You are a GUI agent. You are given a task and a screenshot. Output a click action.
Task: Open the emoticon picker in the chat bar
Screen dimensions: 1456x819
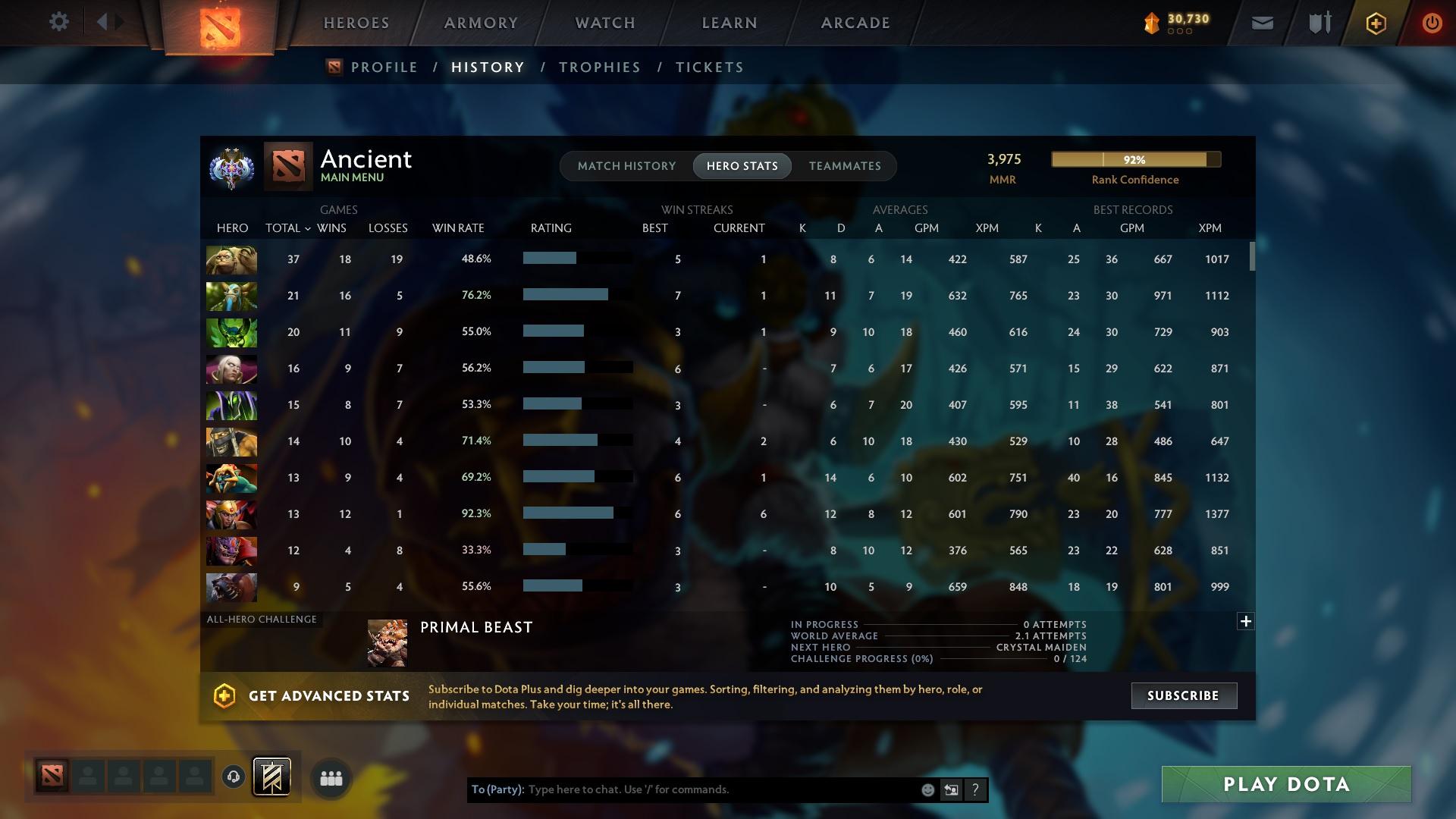(927, 789)
